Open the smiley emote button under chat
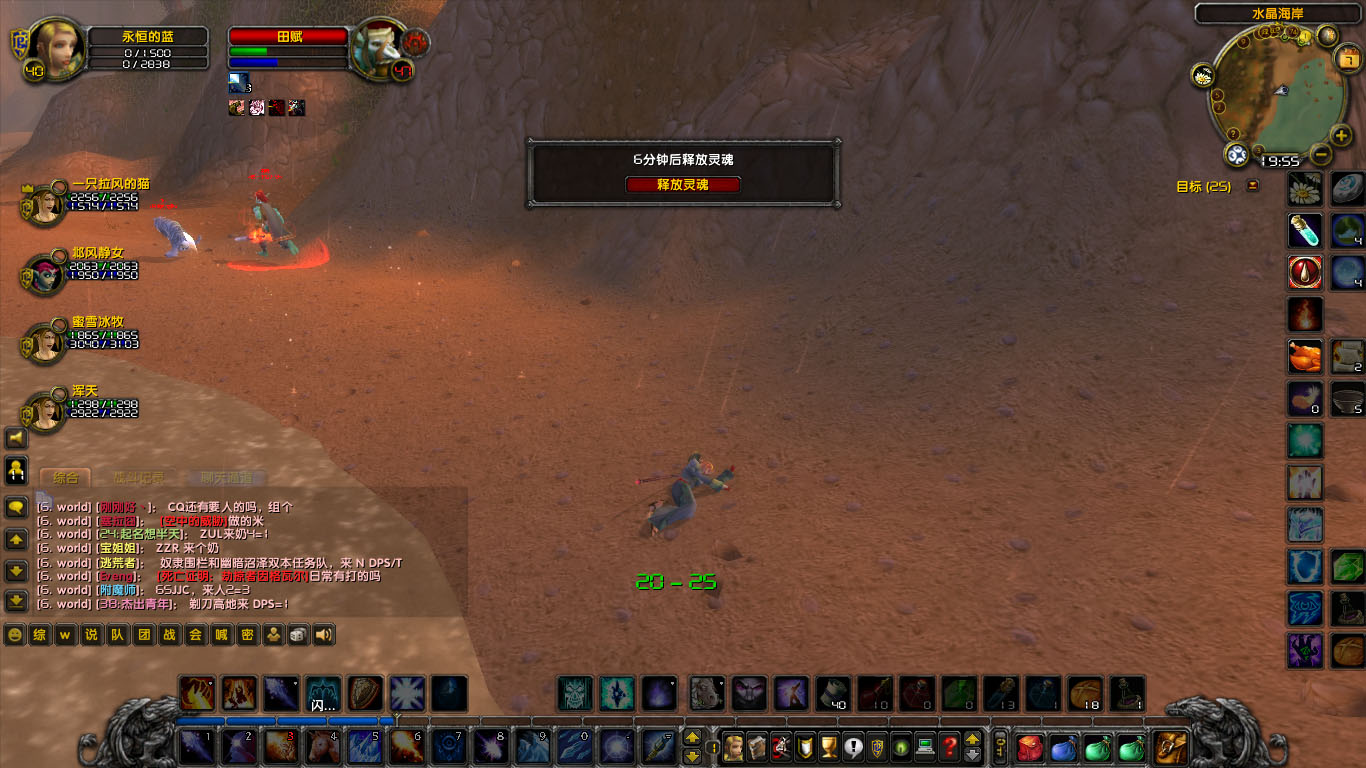 14,635
